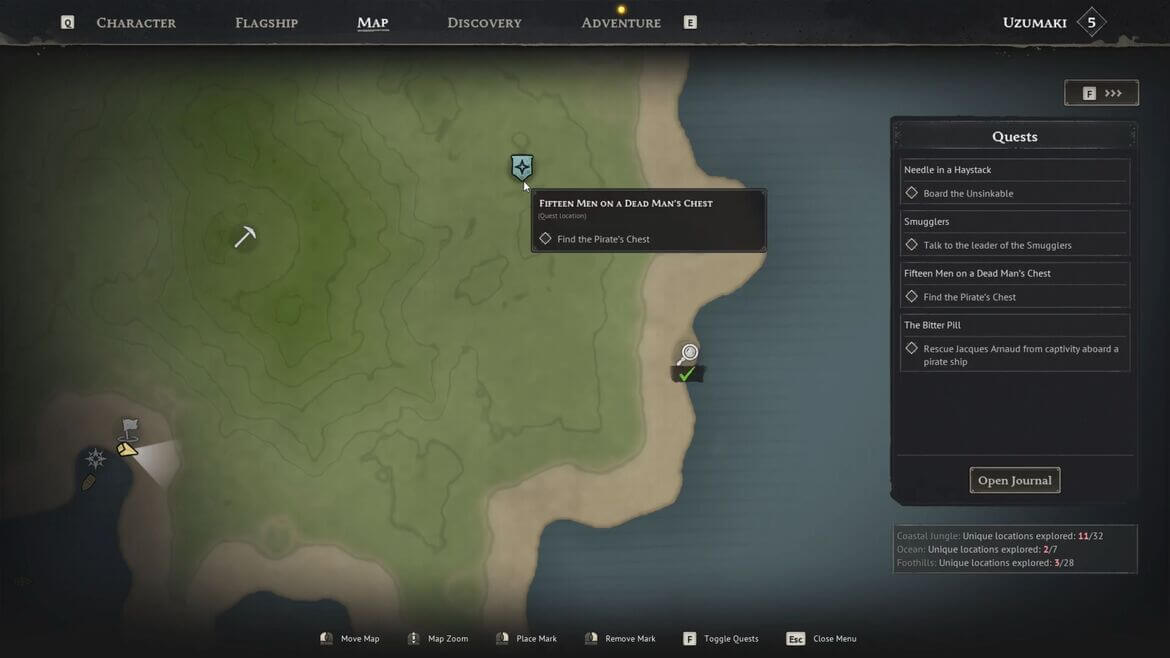Viewport: 1170px width, 658px height.
Task: Select the pickaxe map marker
Action: pyautogui.click(x=245, y=236)
